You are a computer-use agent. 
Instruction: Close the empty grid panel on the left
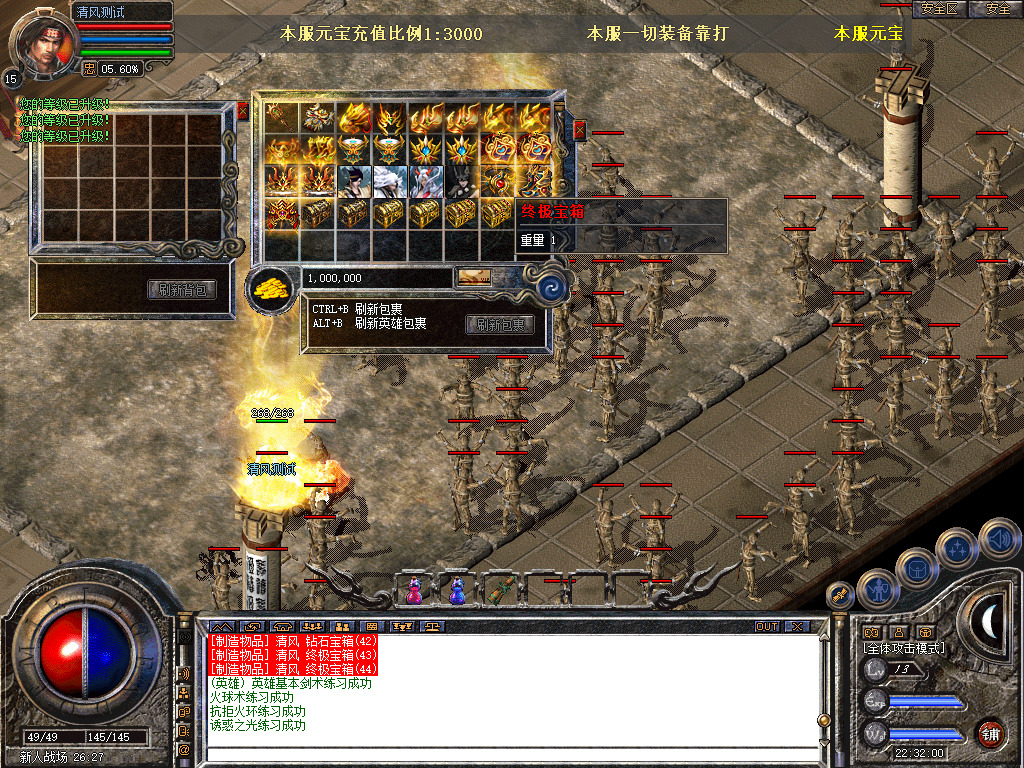242,111
